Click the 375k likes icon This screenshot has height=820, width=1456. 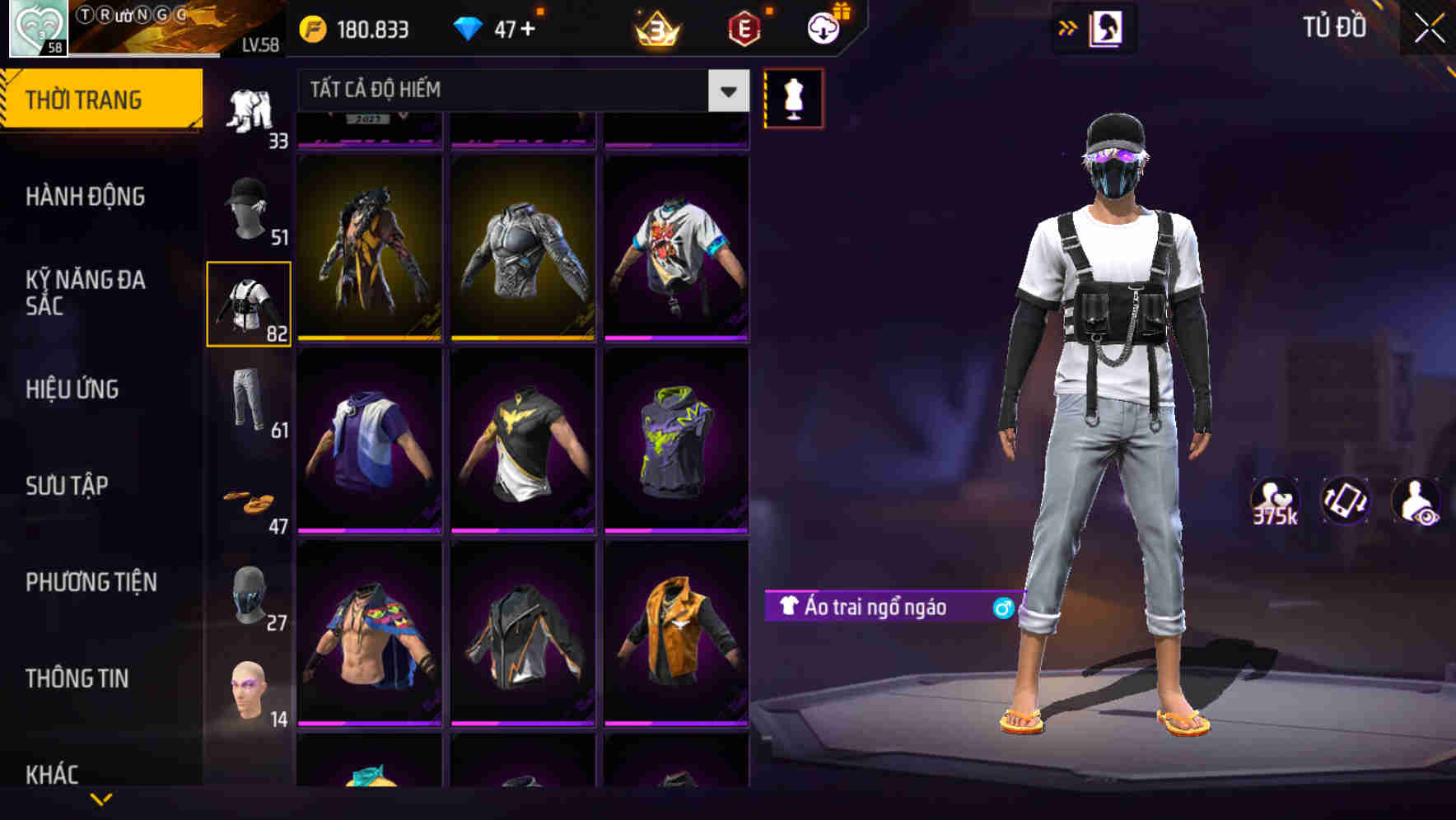click(1273, 502)
